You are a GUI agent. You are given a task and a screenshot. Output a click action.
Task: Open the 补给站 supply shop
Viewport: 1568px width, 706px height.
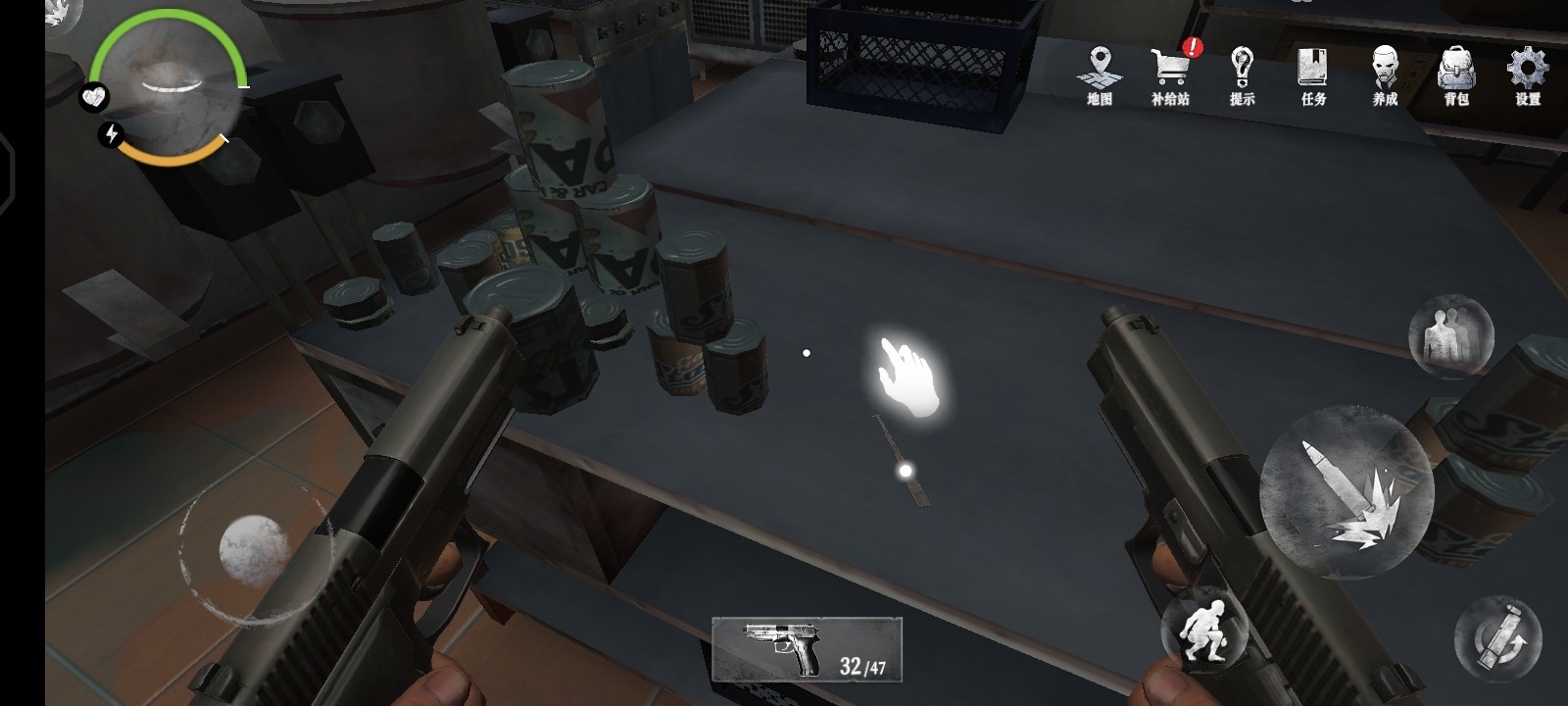pyautogui.click(x=1170, y=75)
